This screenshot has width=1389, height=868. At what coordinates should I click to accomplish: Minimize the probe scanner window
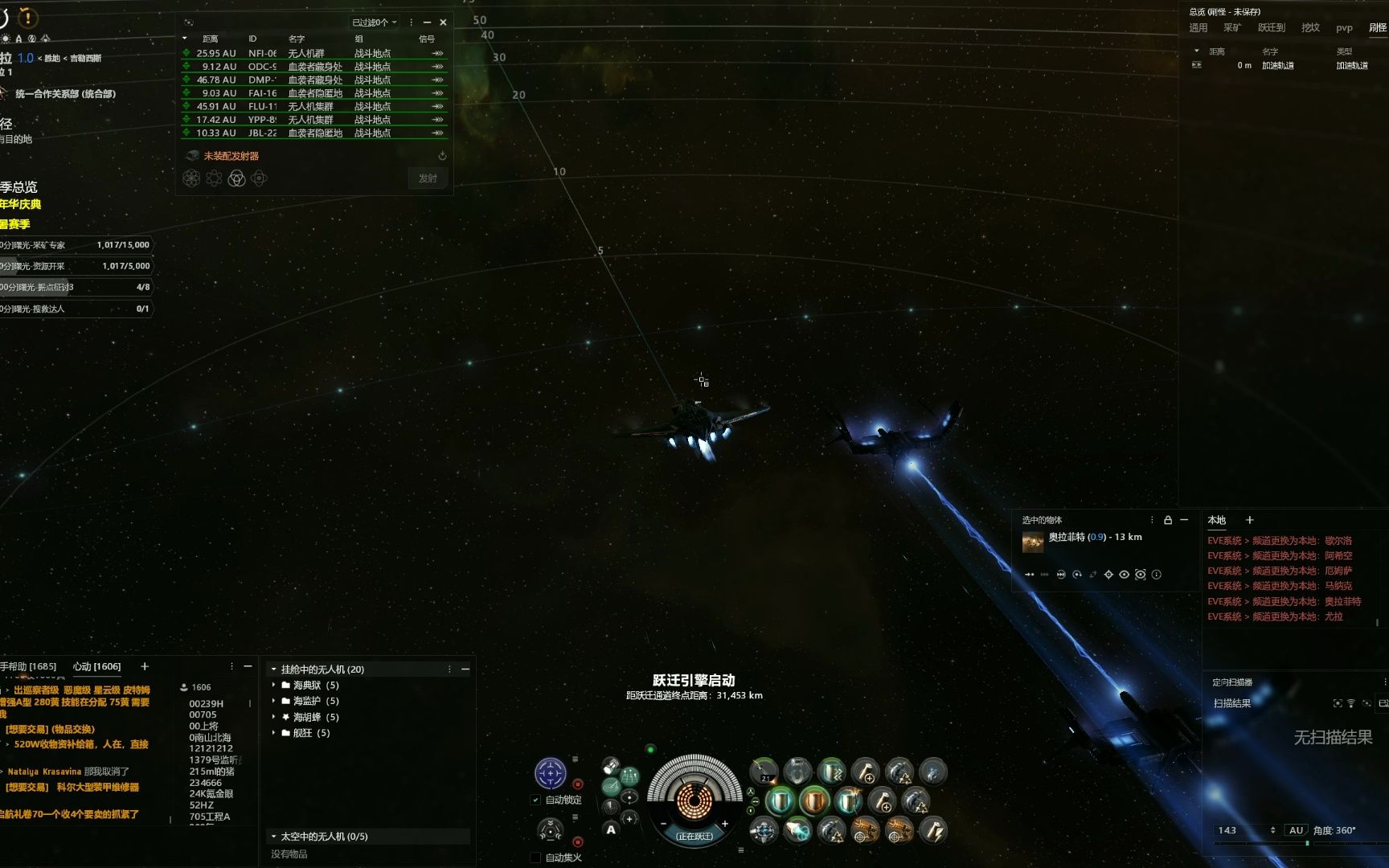[x=427, y=23]
